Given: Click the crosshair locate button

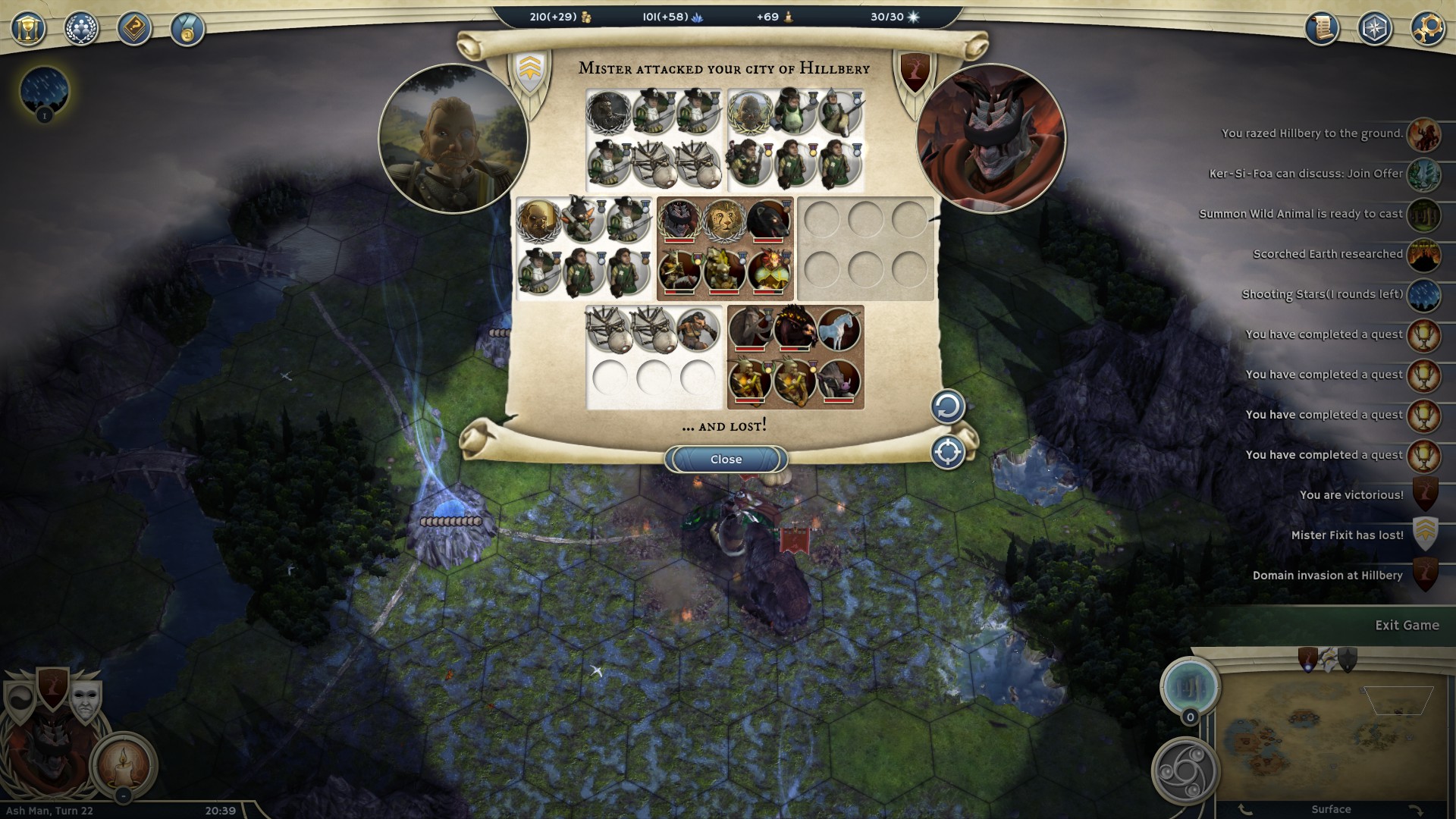Looking at the screenshot, I should 947,453.
